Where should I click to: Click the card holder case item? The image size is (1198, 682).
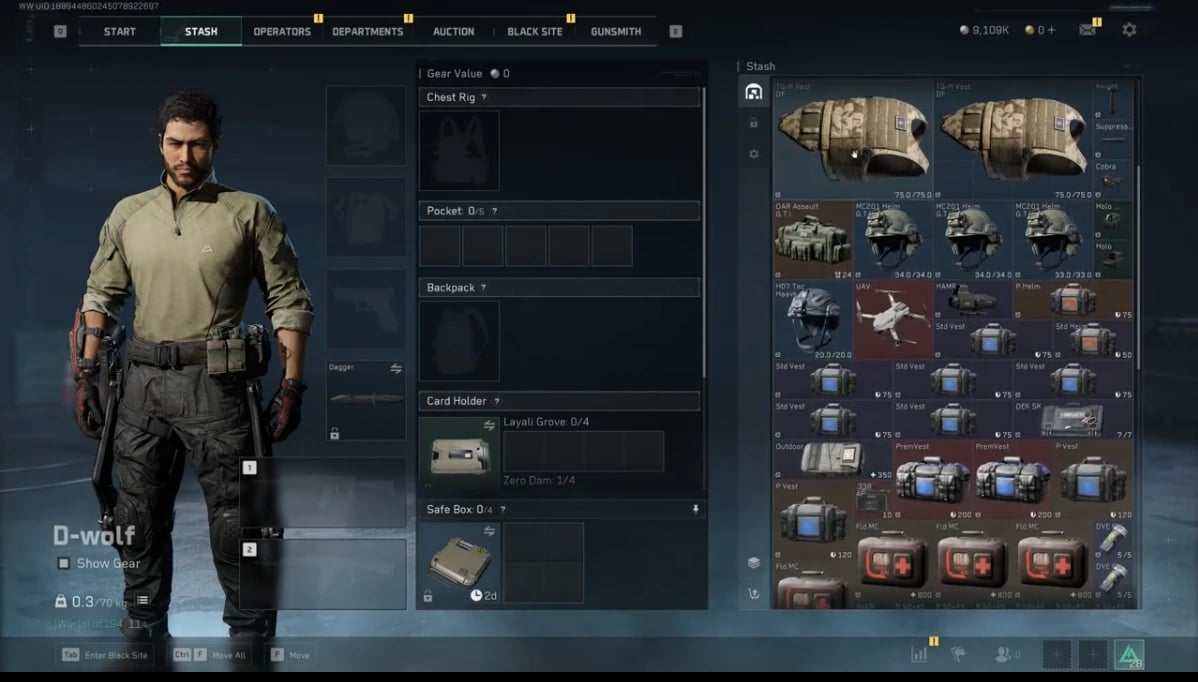pos(459,454)
